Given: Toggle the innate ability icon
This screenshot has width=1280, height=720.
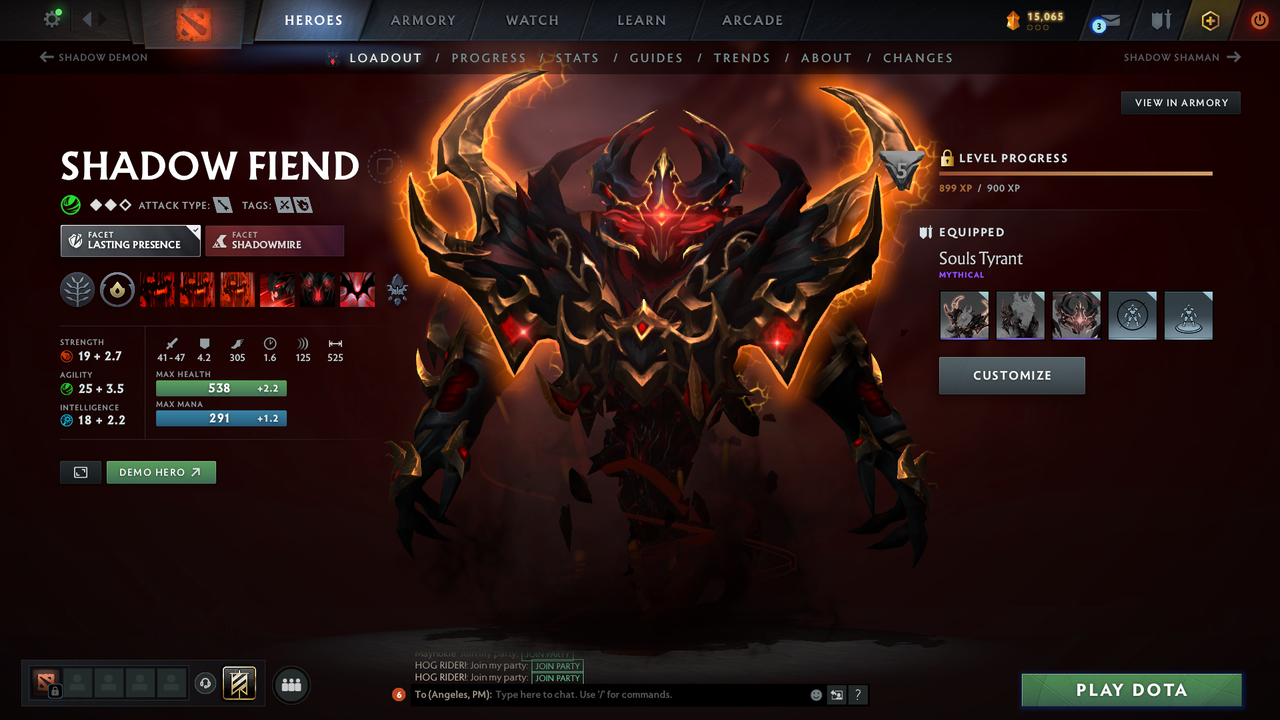Looking at the screenshot, I should pos(117,289).
